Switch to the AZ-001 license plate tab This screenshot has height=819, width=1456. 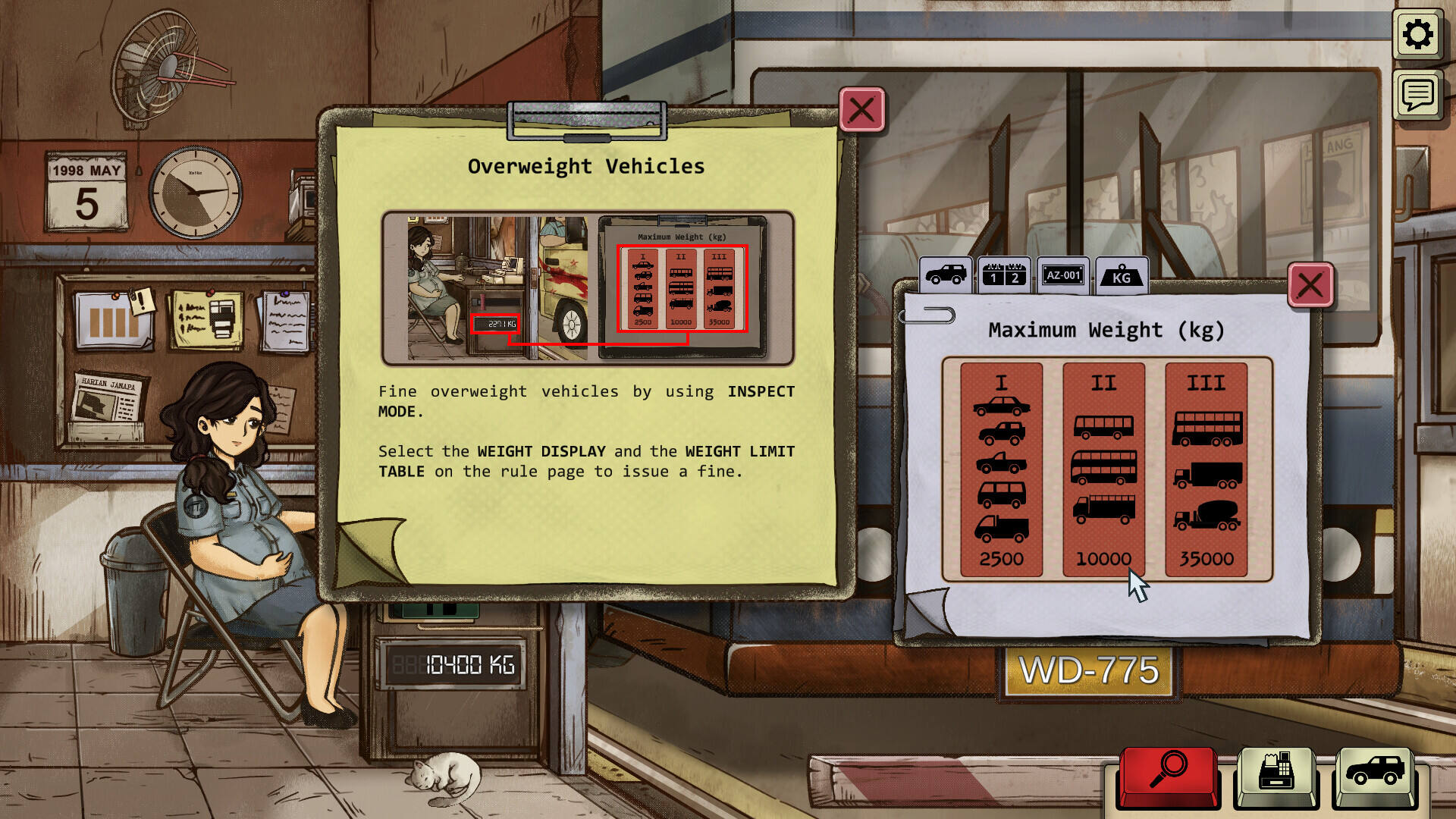1062,275
